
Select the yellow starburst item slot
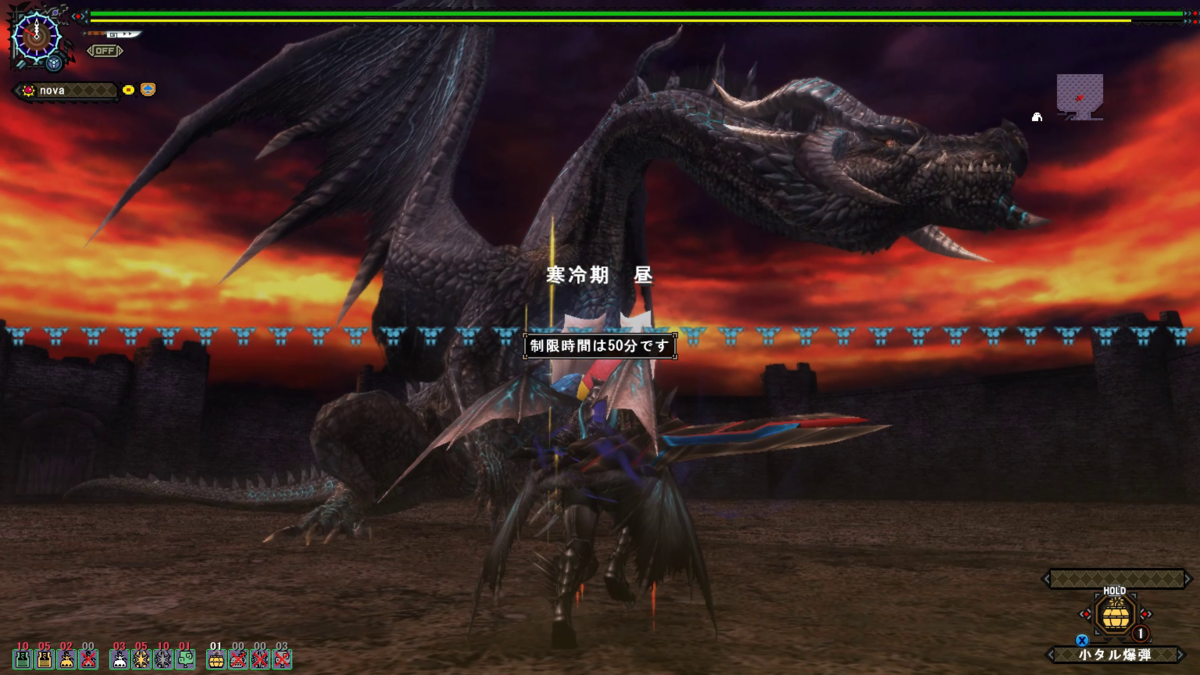coord(141,659)
